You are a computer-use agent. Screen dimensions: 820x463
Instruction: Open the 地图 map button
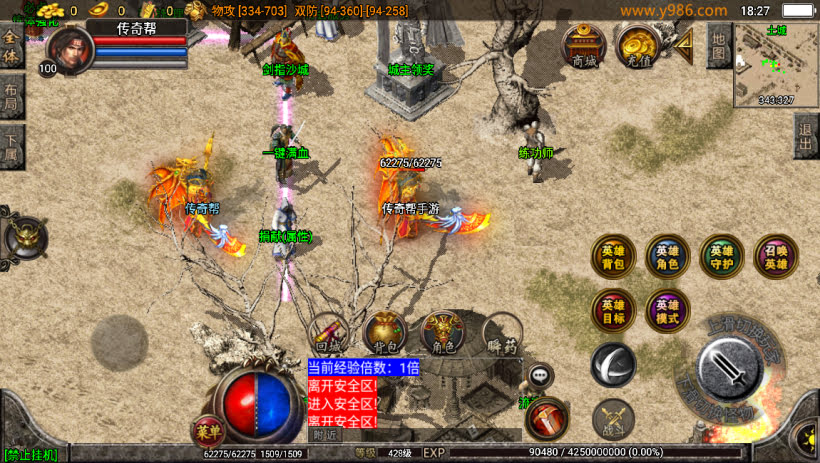718,45
